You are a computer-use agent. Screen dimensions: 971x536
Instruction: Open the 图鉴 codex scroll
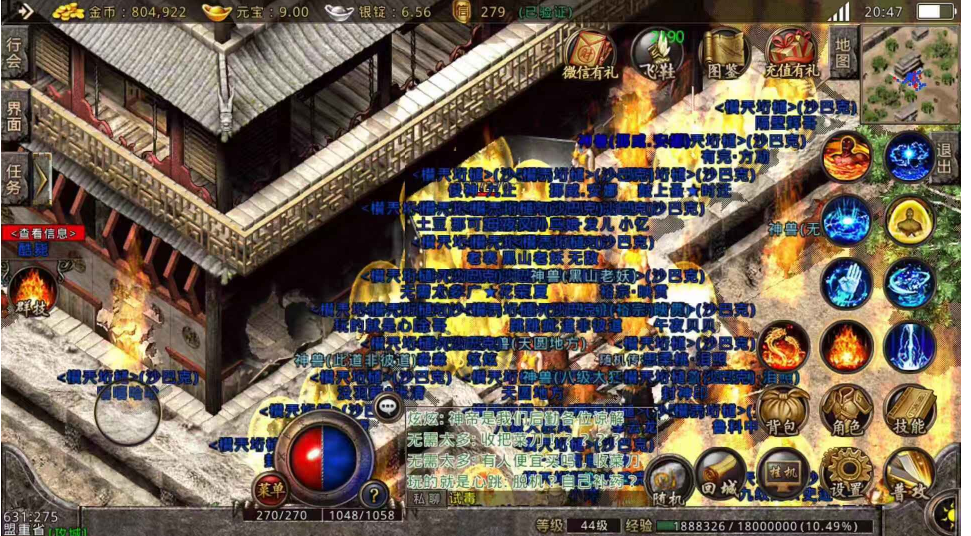[723, 53]
